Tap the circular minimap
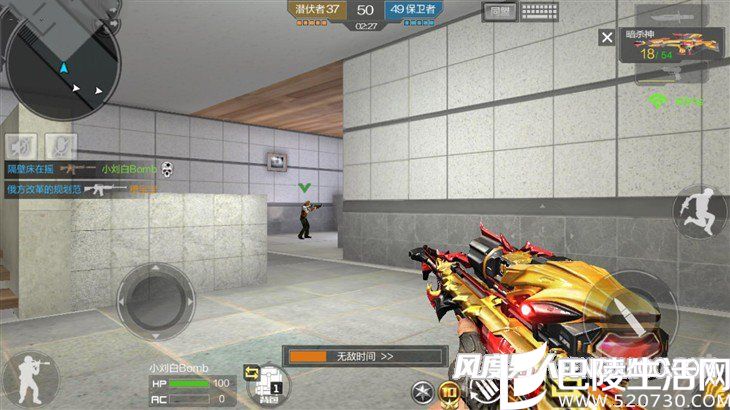The width and height of the screenshot is (730, 410). coord(62,60)
